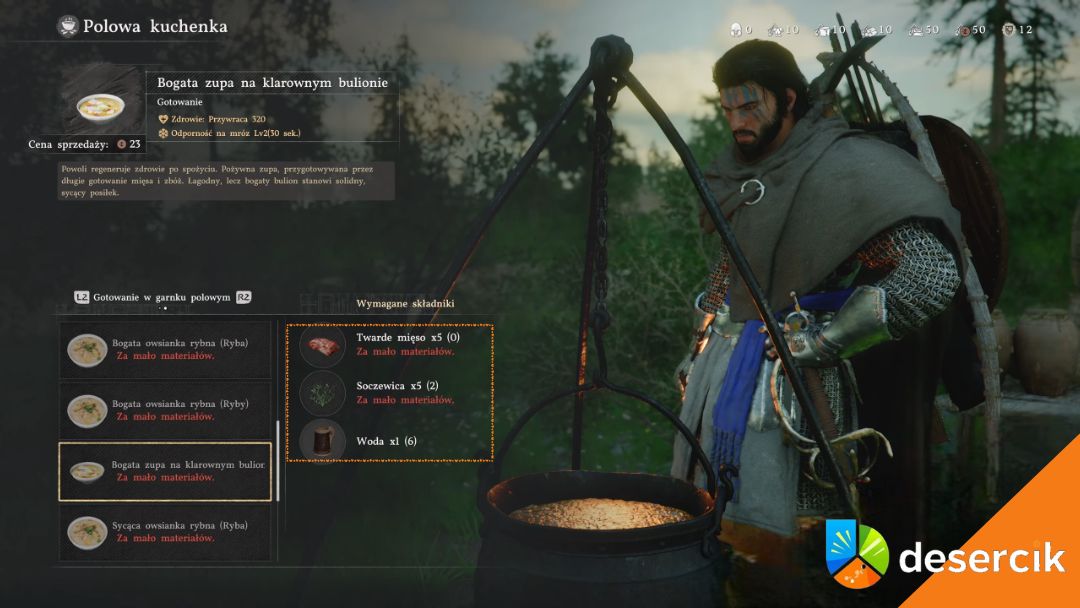This screenshot has width=1080, height=608.
Task: Choose the Woda ingredient row
Action: 390,441
